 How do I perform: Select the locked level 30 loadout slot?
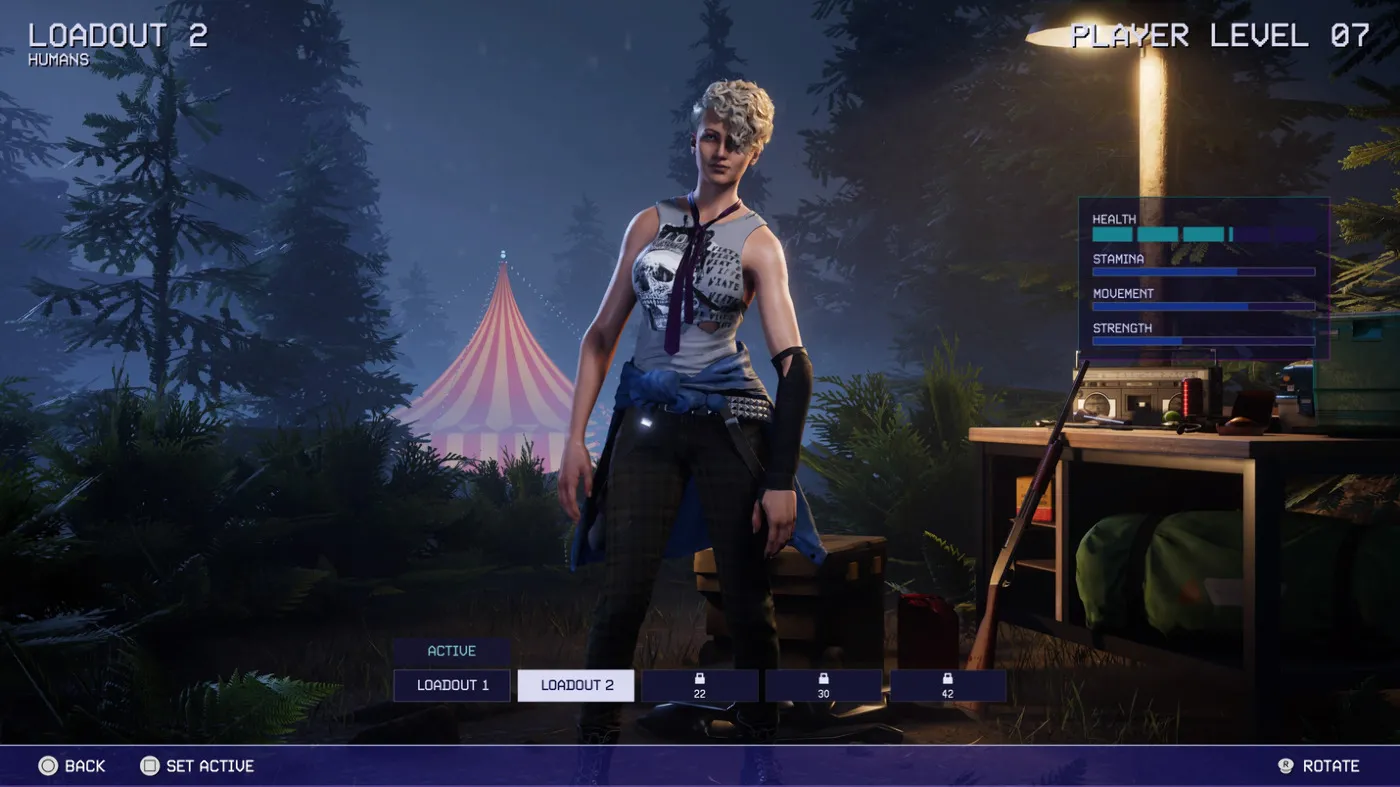[823, 685]
